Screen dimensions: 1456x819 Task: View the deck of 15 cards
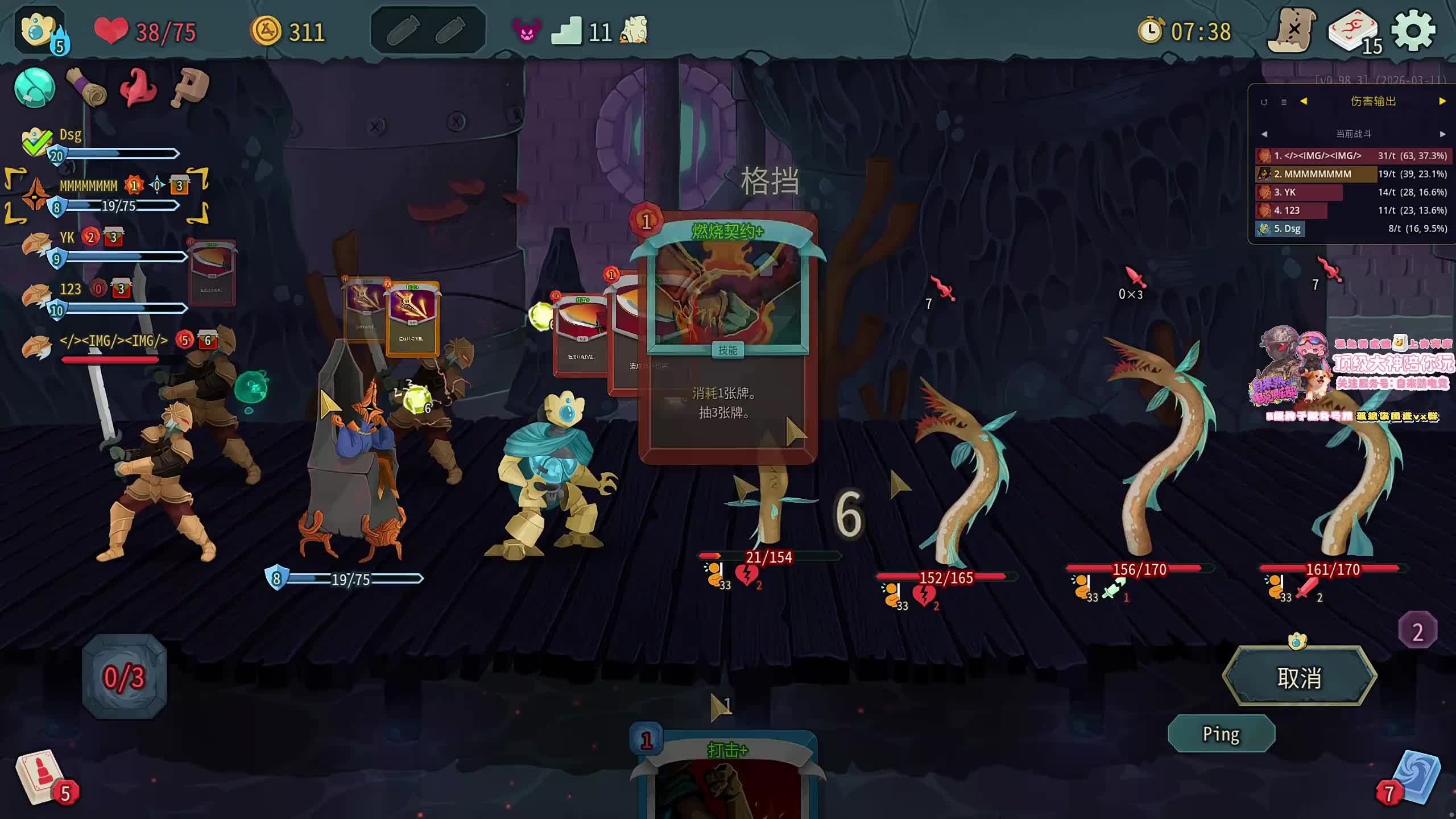tap(1354, 31)
